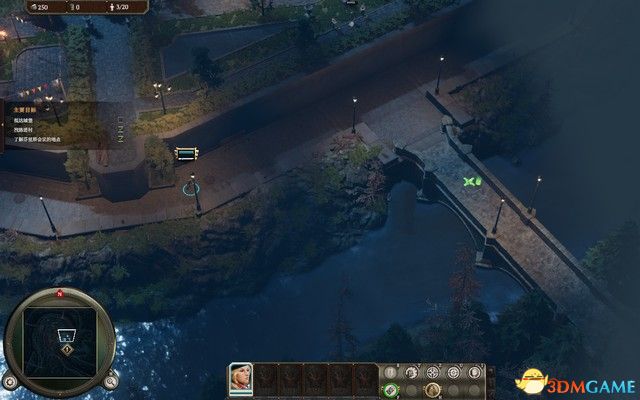The height and width of the screenshot is (400, 640).
Task: Click the diamond marker on the minimap
Action: coord(67,349)
